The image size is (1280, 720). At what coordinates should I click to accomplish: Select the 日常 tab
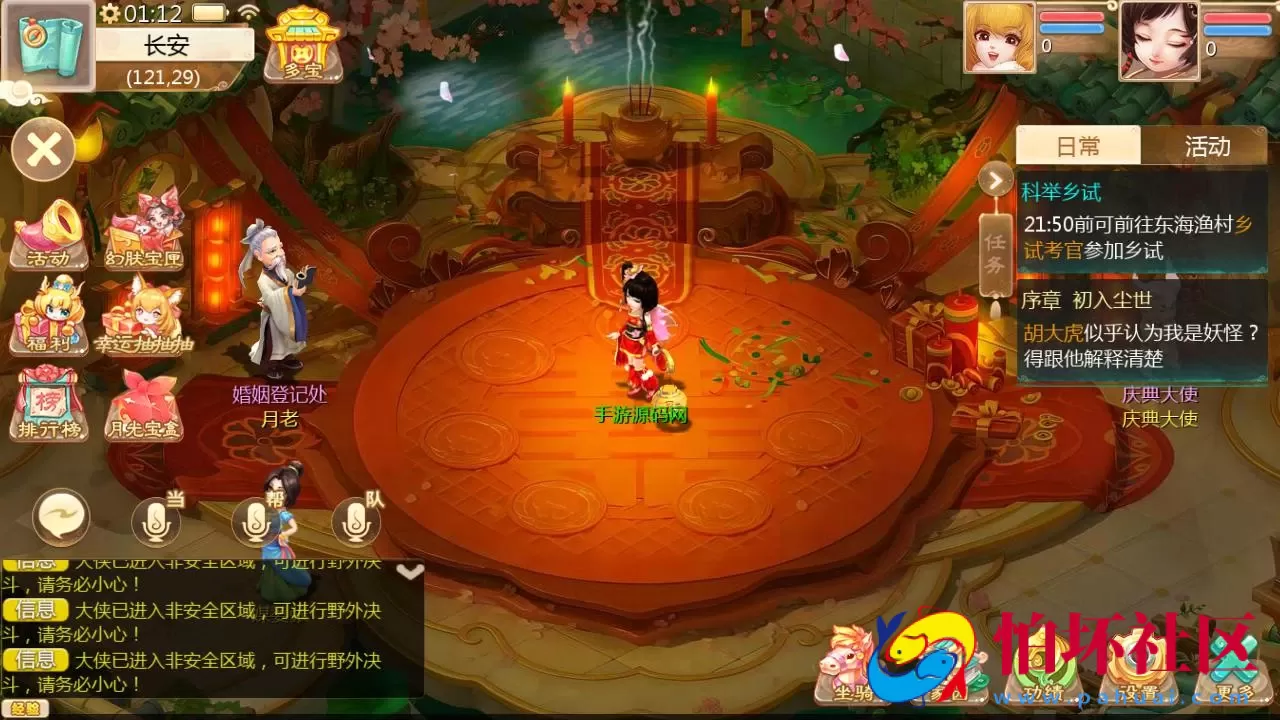(1080, 147)
